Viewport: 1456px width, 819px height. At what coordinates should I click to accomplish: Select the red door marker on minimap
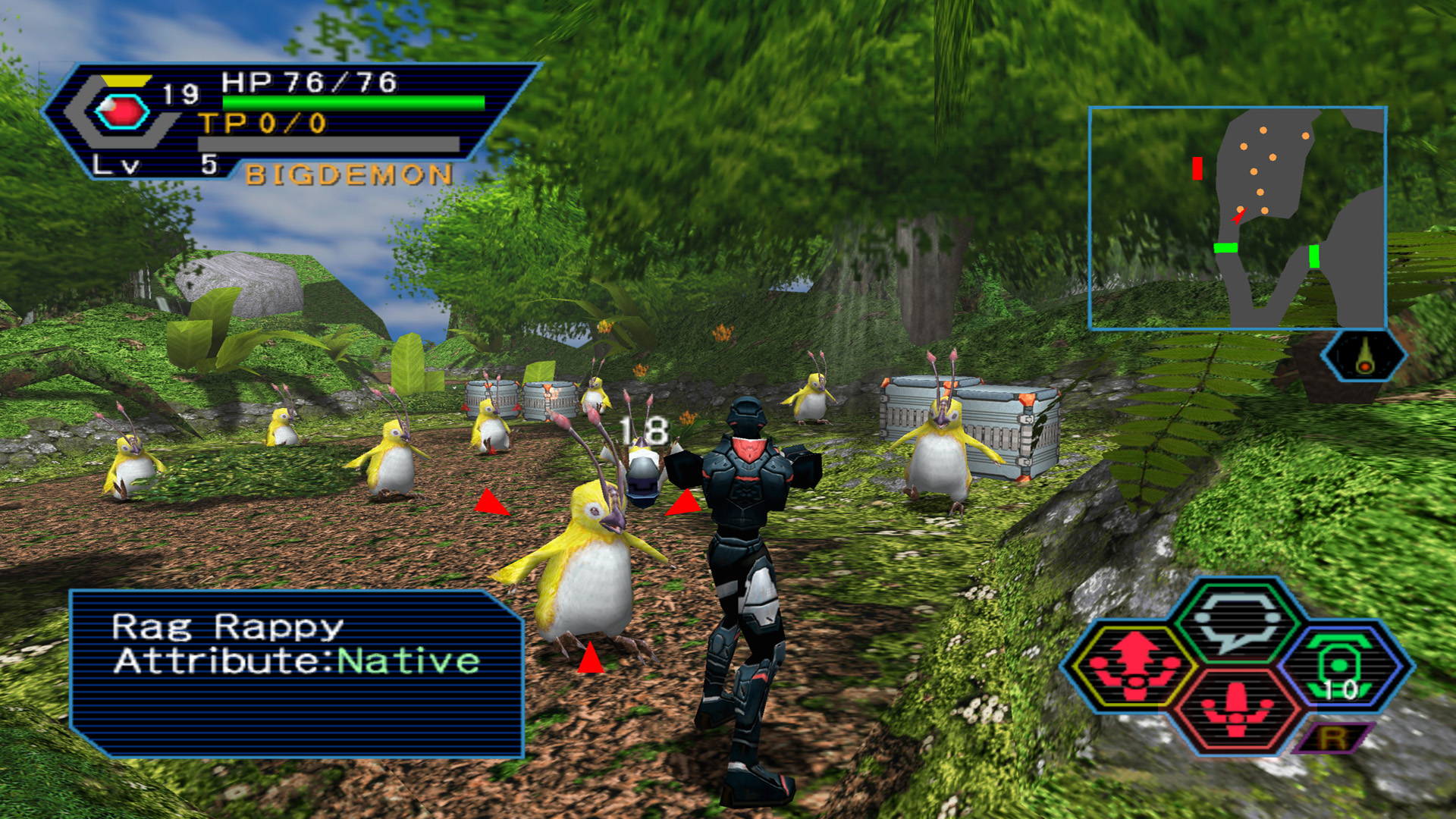click(x=1197, y=168)
